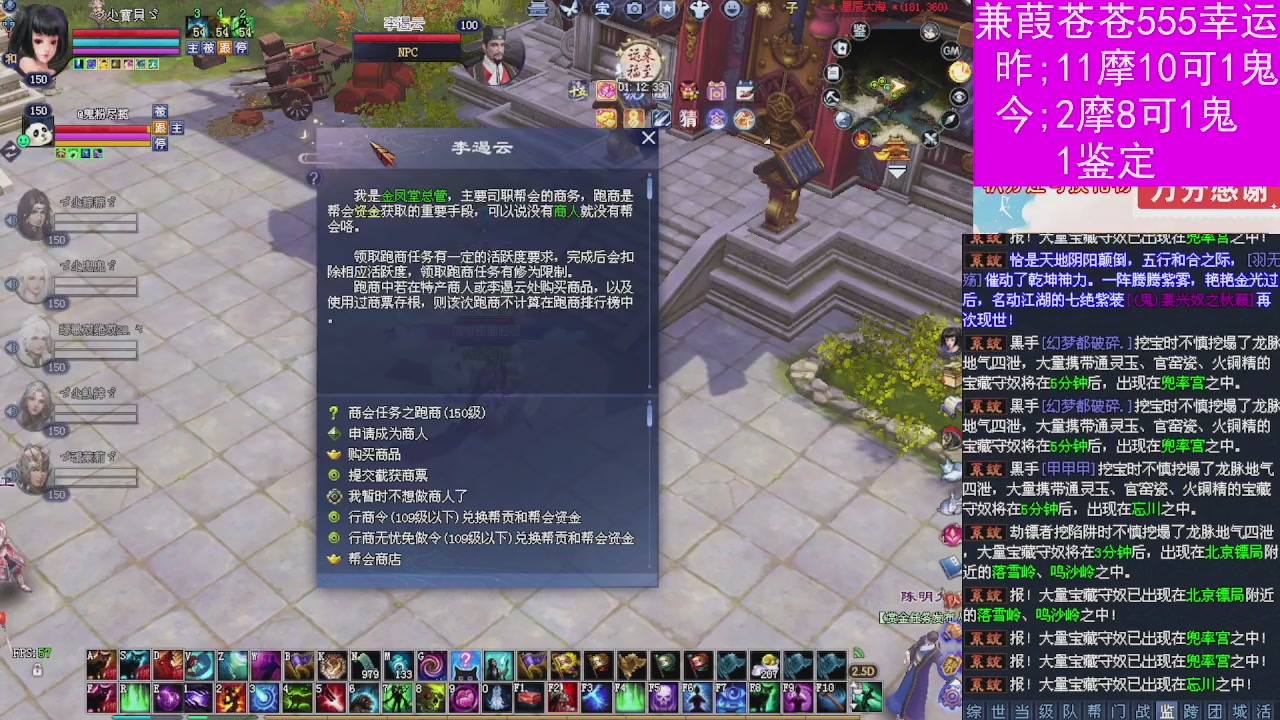Open the calendar sign-in icon with brush

point(746,91)
